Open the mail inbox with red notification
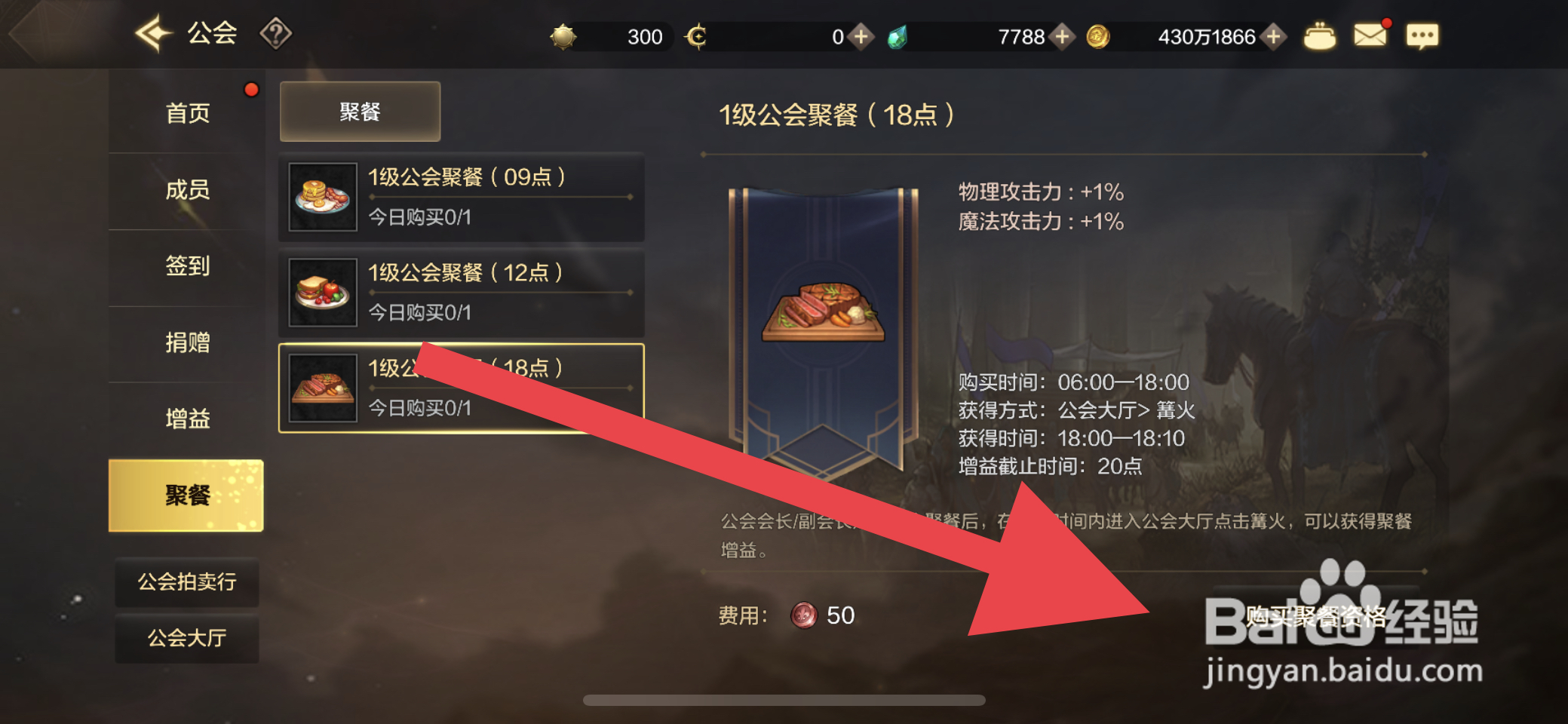This screenshot has width=1568, height=724. click(1370, 34)
